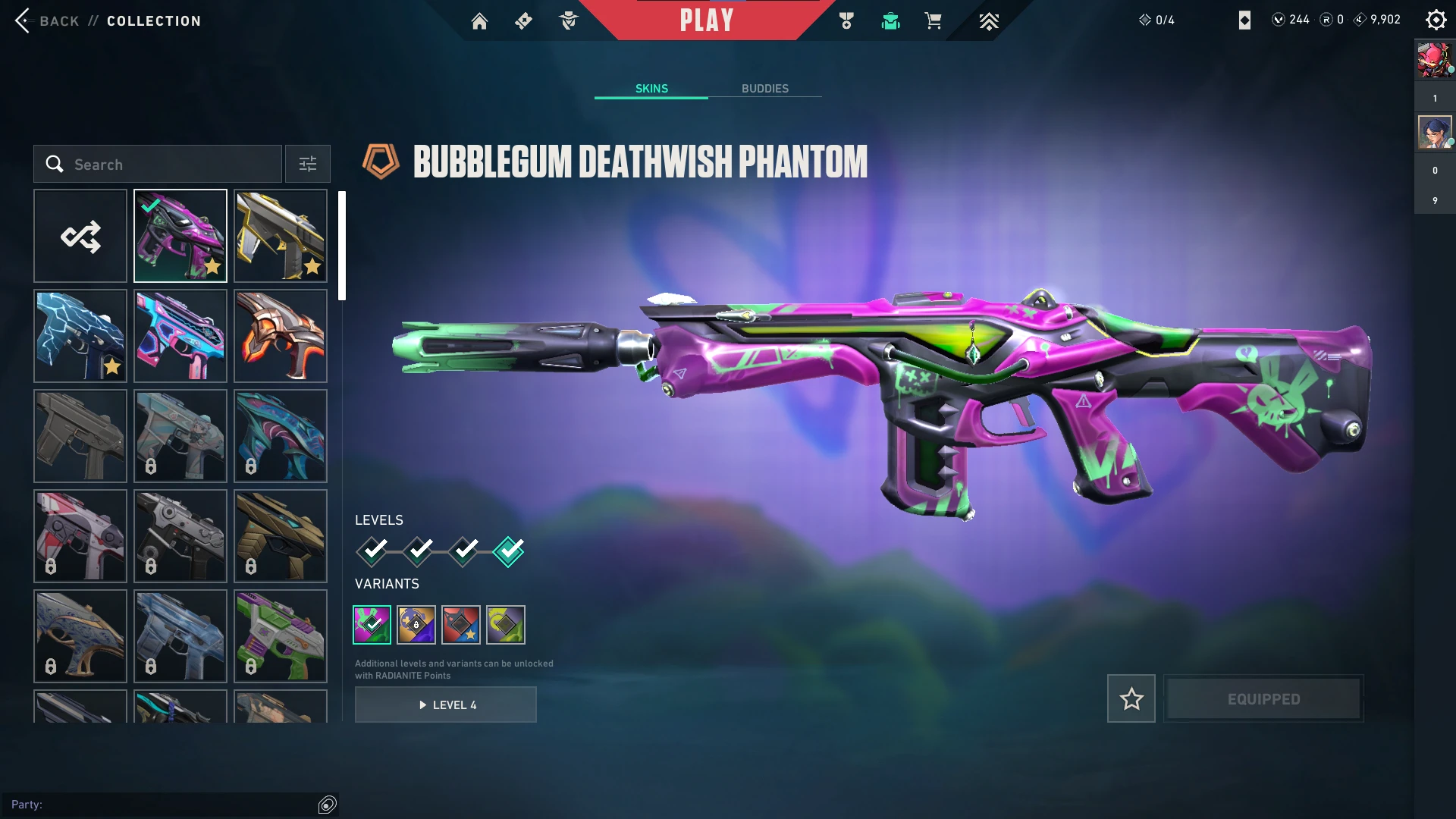Switch to the Buddies tab

[x=764, y=89]
